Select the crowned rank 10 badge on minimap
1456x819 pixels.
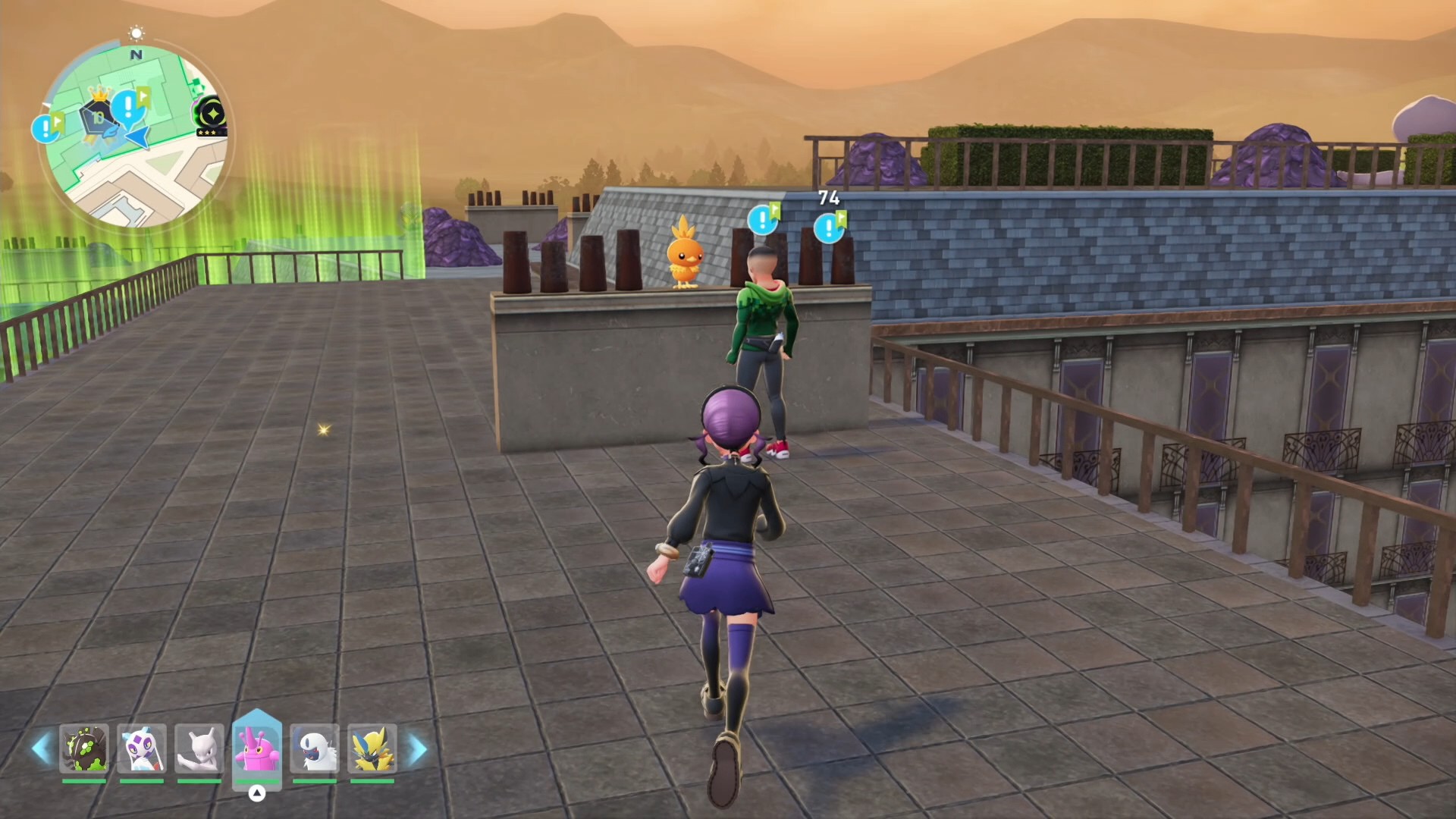(99, 115)
